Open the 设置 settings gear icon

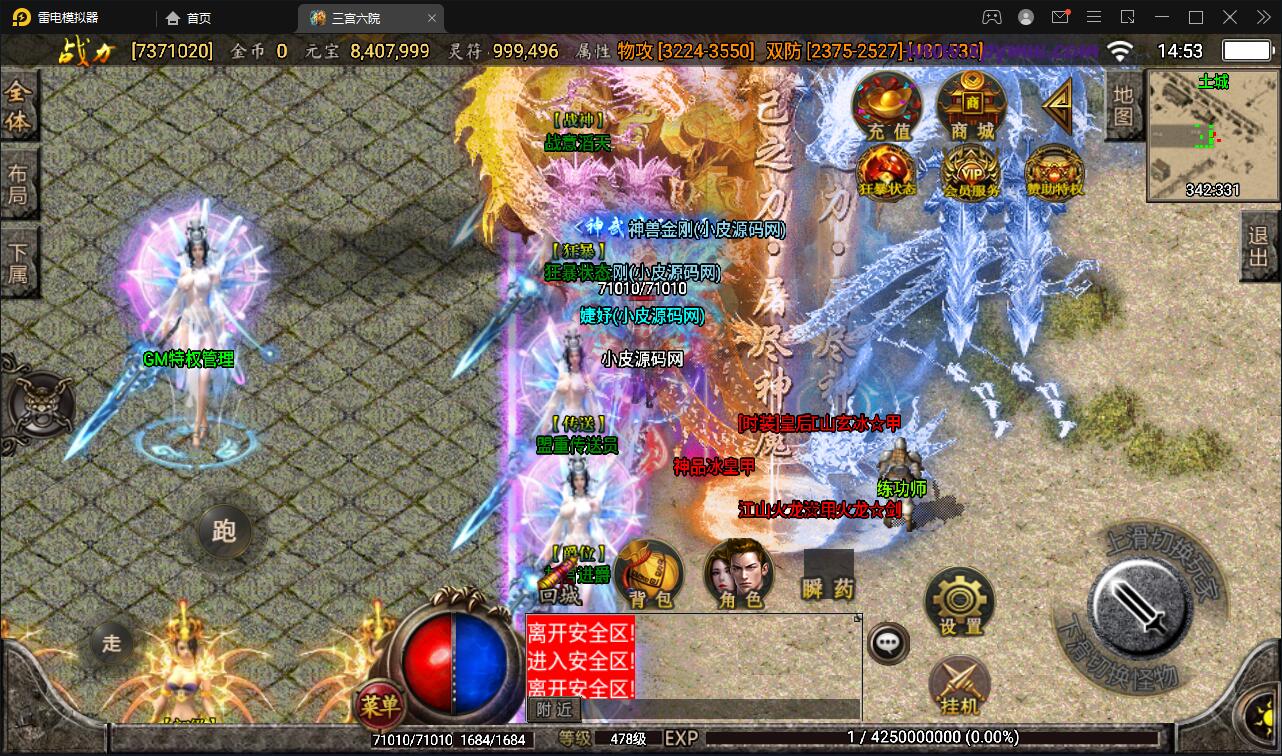[x=957, y=600]
